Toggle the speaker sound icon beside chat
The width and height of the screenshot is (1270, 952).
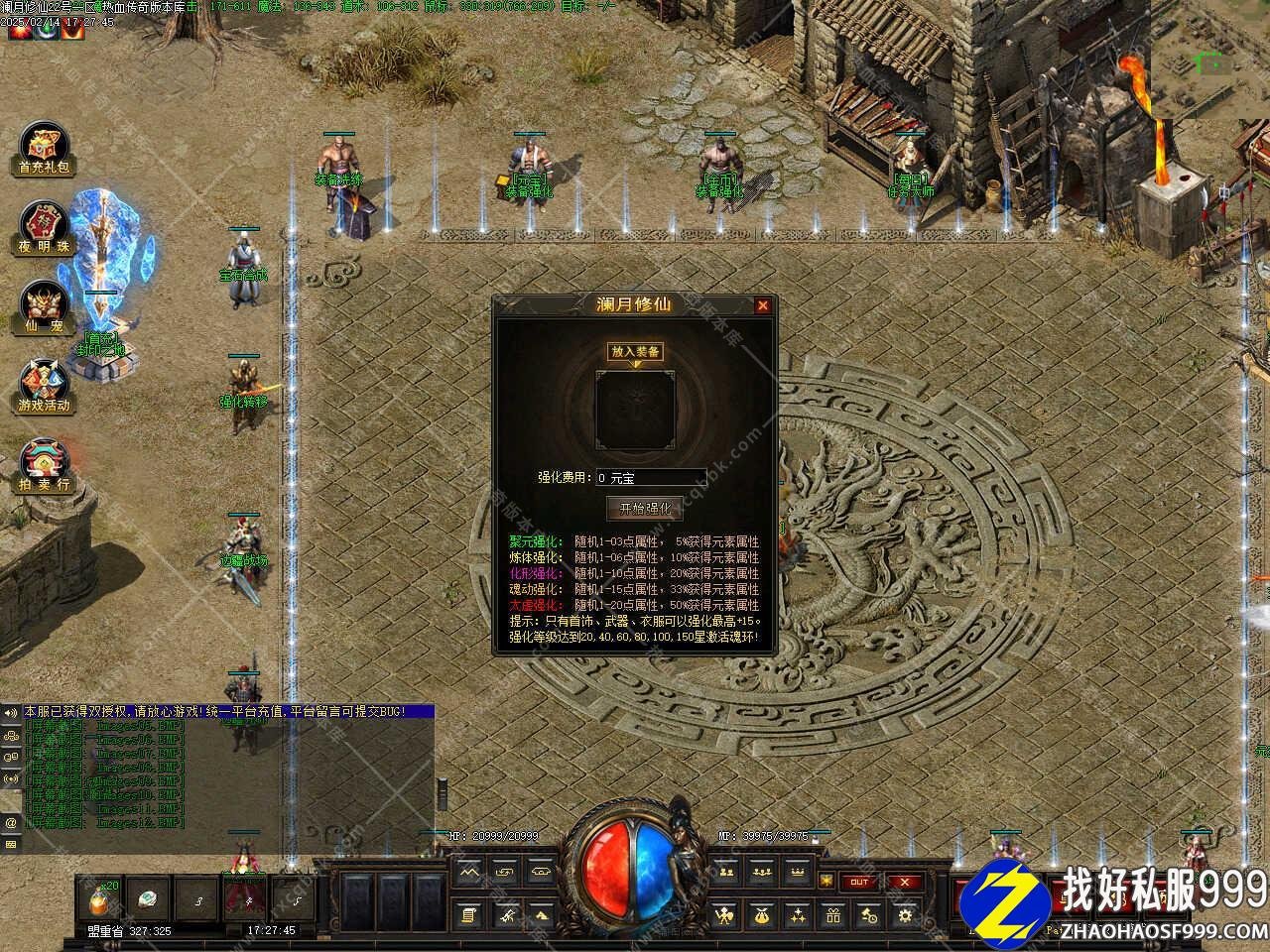[11, 713]
